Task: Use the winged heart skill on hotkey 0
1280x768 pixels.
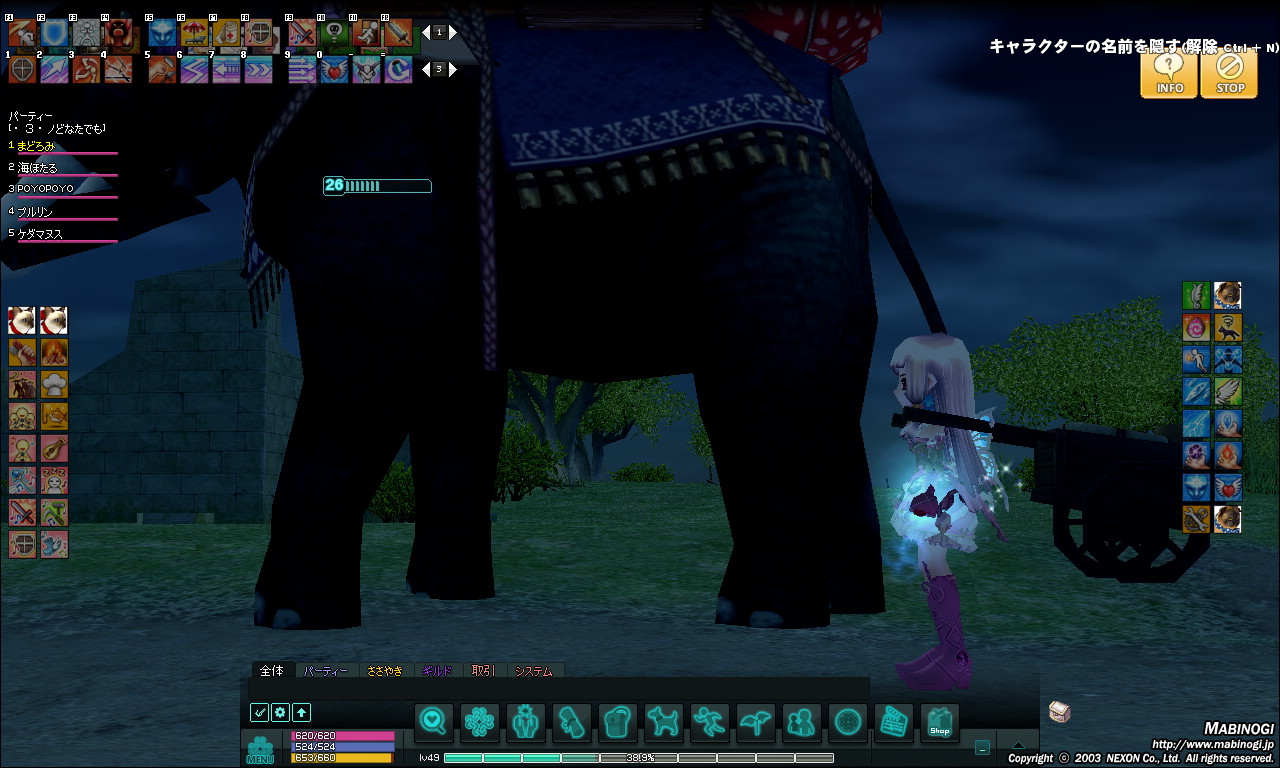Action: [334, 69]
